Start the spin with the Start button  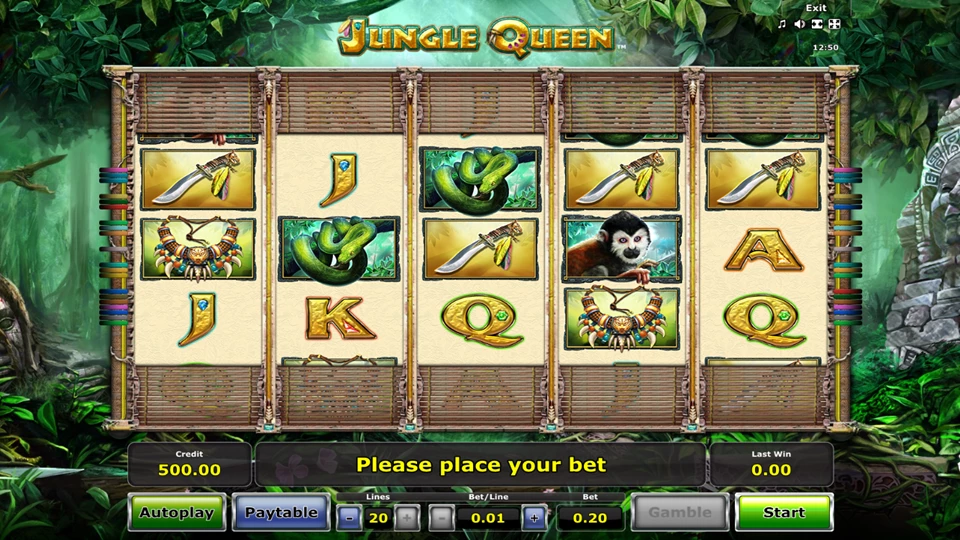point(784,513)
